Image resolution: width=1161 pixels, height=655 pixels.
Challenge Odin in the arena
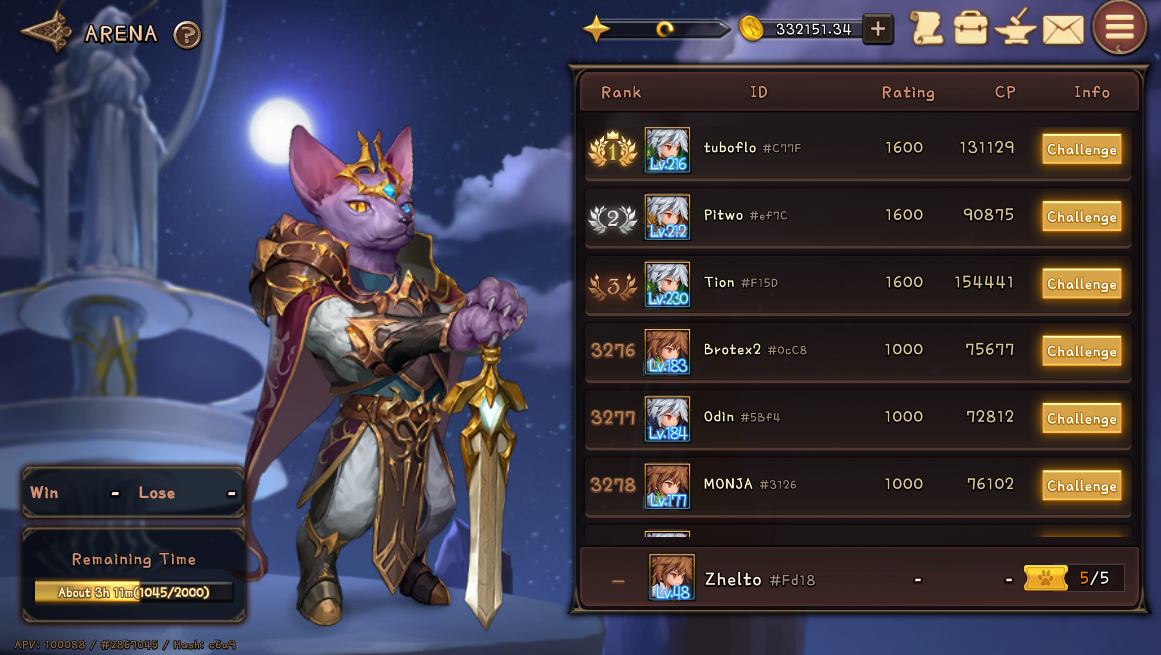[1081, 419]
